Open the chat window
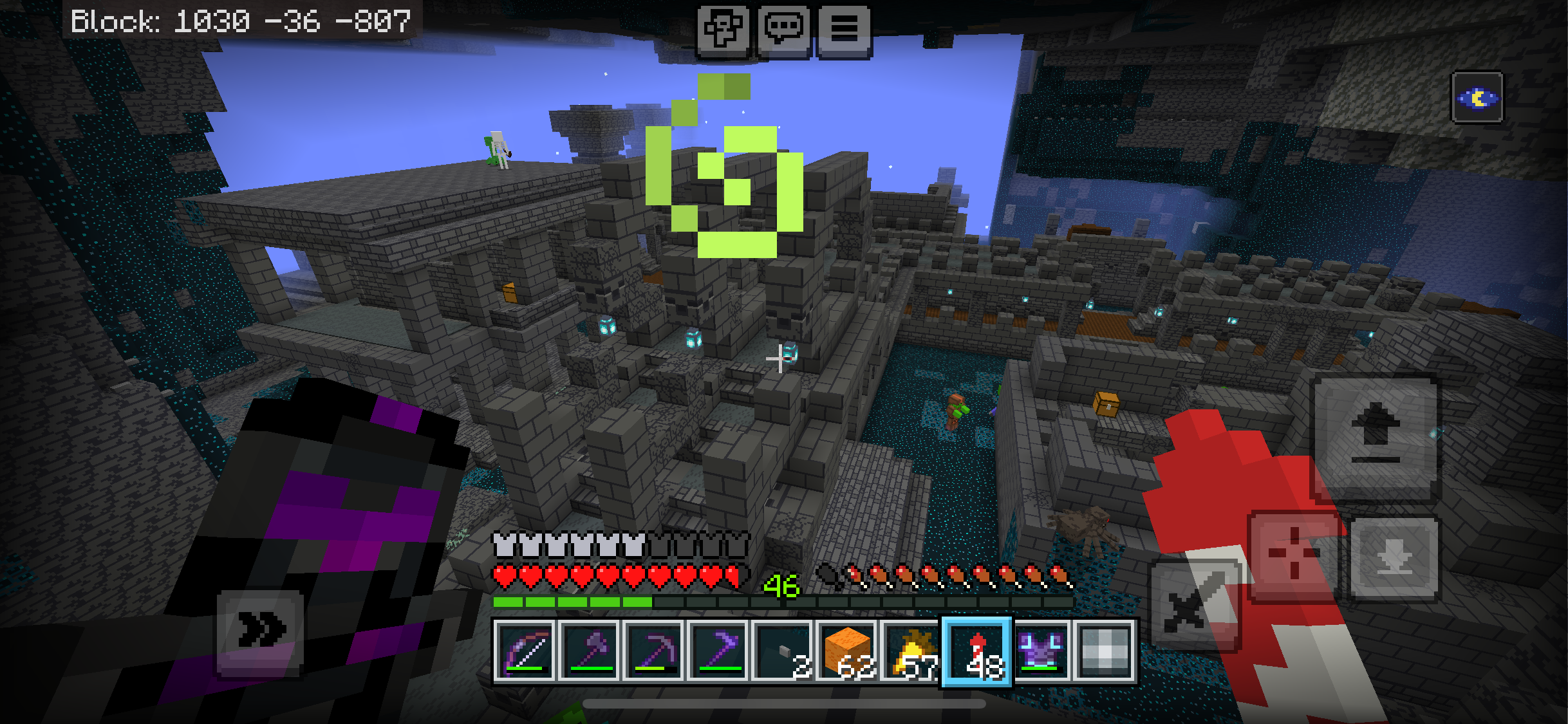This screenshot has width=1568, height=724. coord(783,29)
